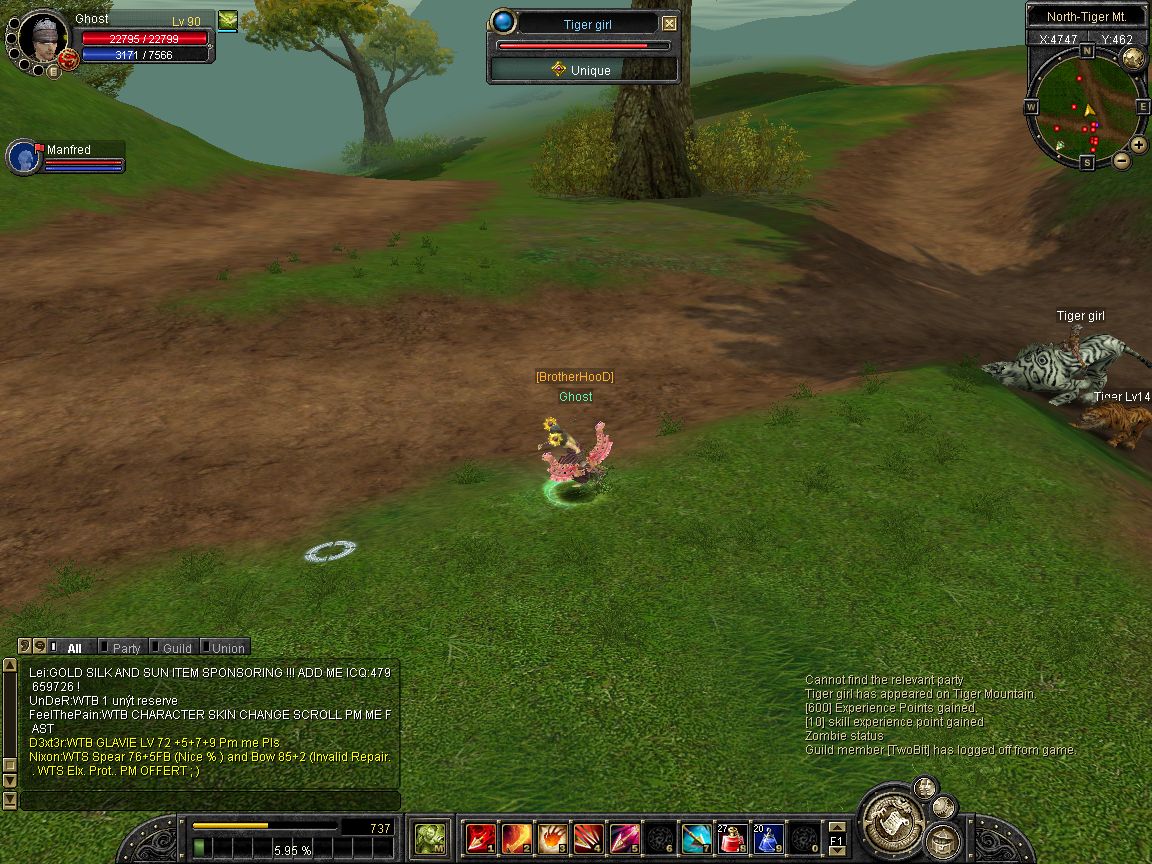Activate the red arrow skill in slot 1

pyautogui.click(x=480, y=838)
